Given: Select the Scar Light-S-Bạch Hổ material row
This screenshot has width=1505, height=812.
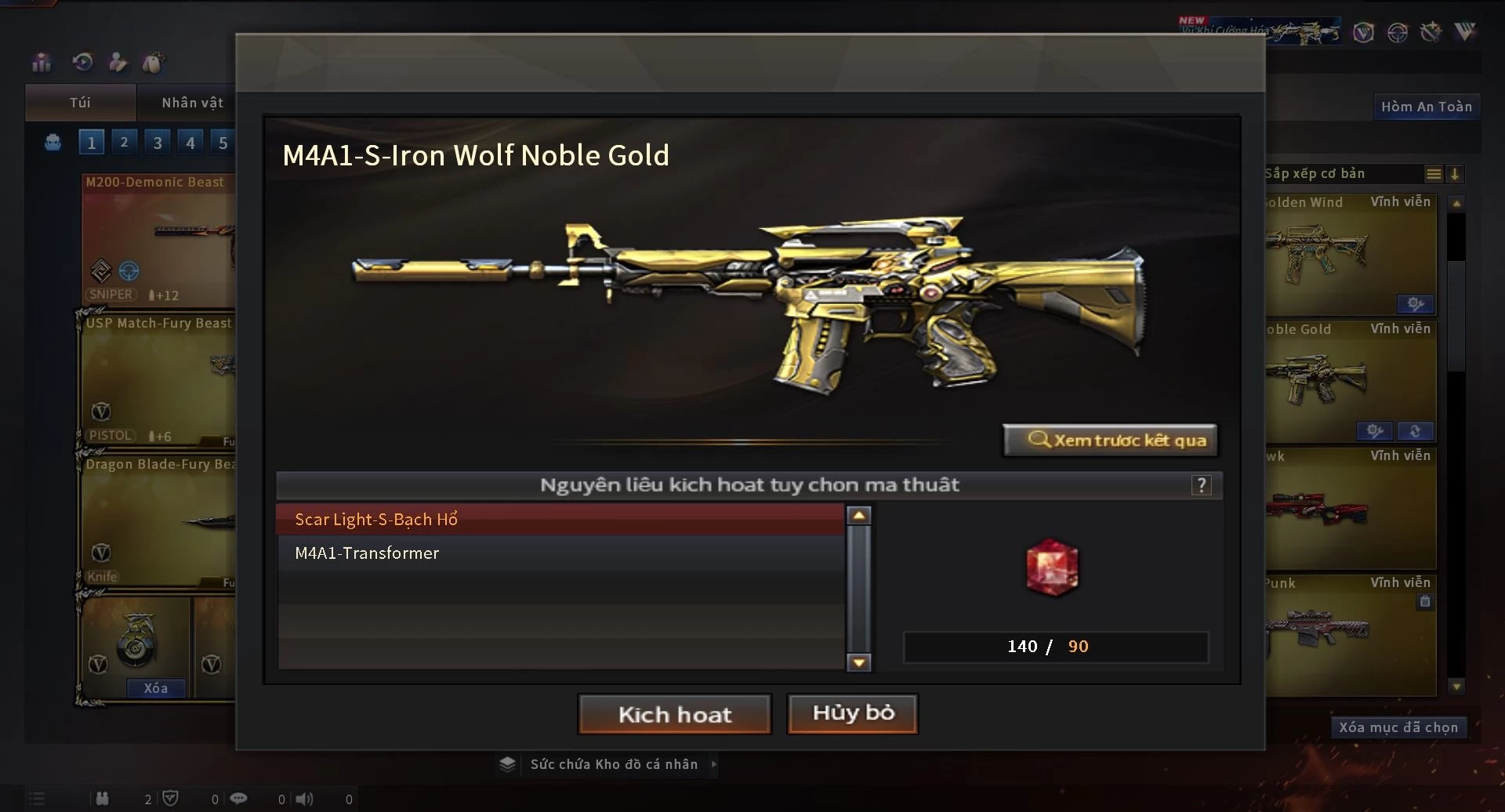Looking at the screenshot, I should (x=560, y=519).
